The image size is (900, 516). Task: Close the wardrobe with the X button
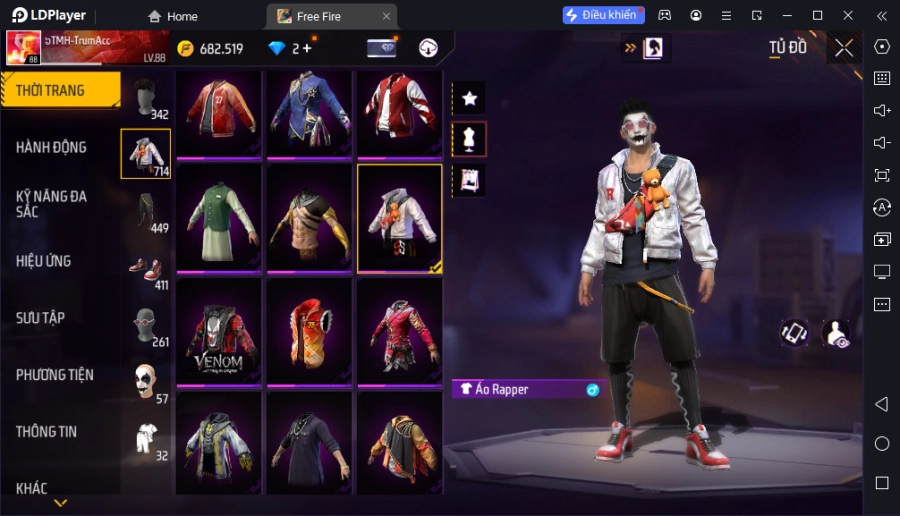click(844, 48)
